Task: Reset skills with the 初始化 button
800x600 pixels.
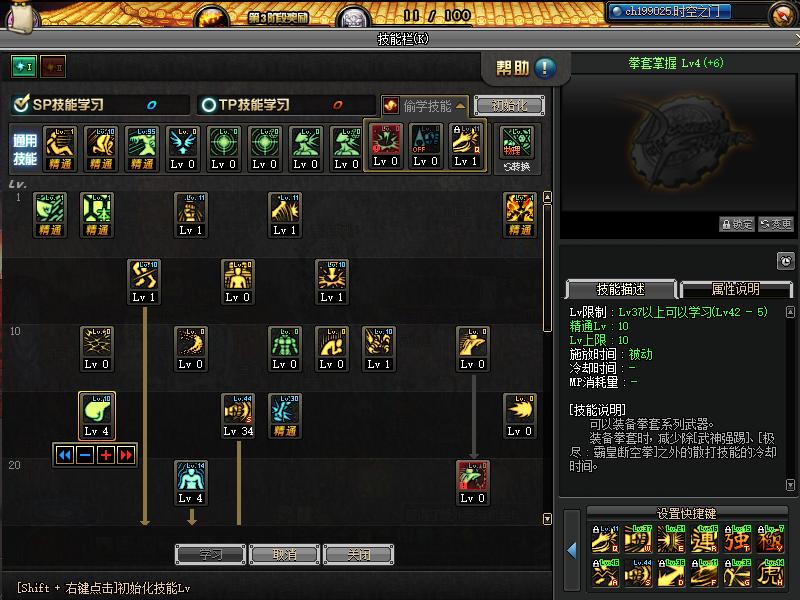Action: [509, 105]
